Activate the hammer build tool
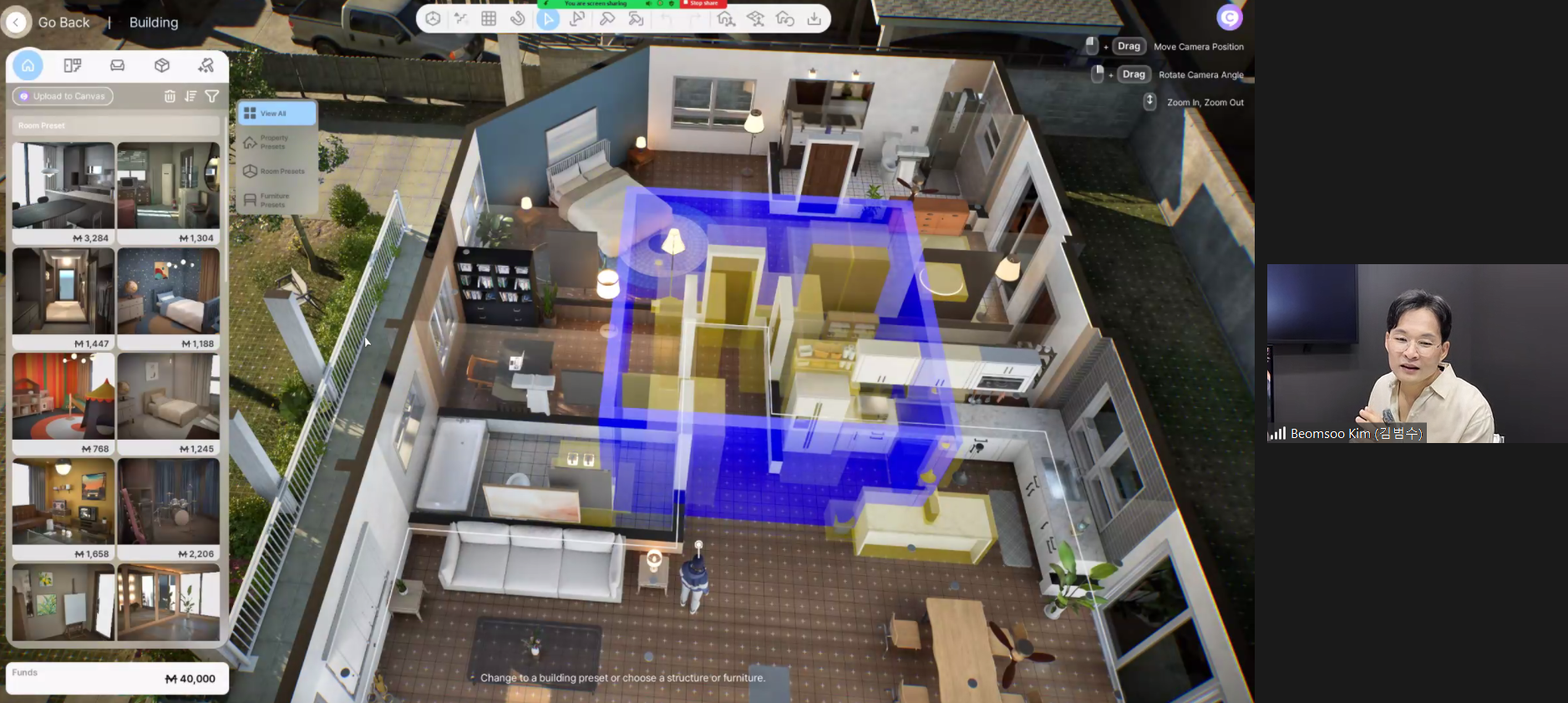Image resolution: width=1568 pixels, height=703 pixels. click(x=607, y=18)
